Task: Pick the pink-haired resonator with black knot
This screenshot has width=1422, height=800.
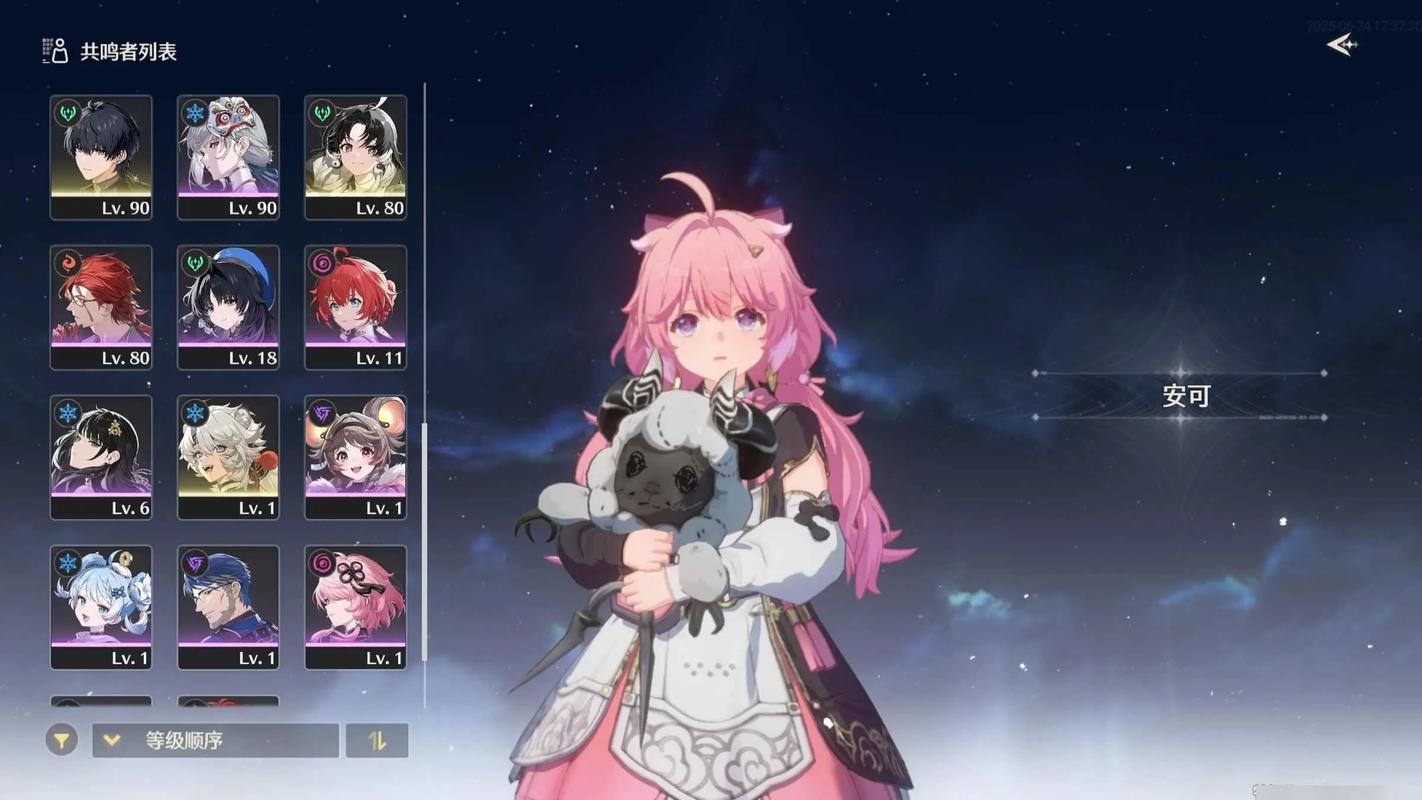Action: coord(355,607)
